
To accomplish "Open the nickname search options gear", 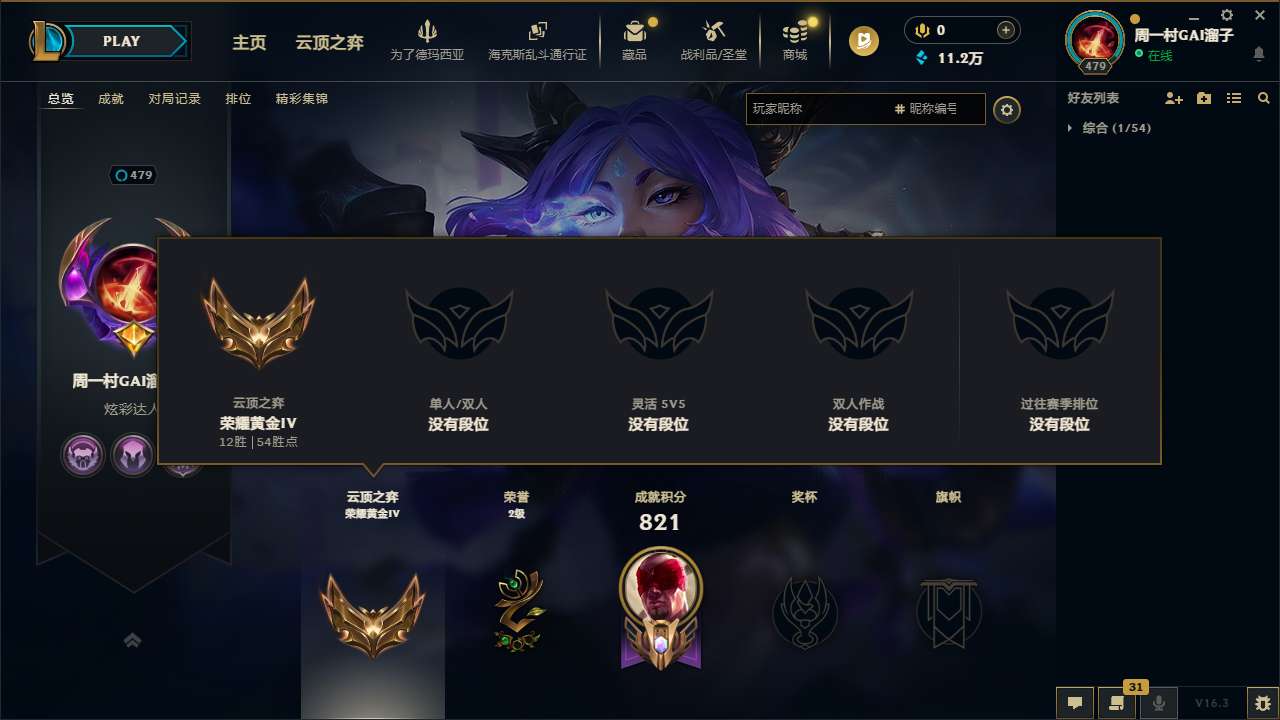I will tap(1007, 110).
